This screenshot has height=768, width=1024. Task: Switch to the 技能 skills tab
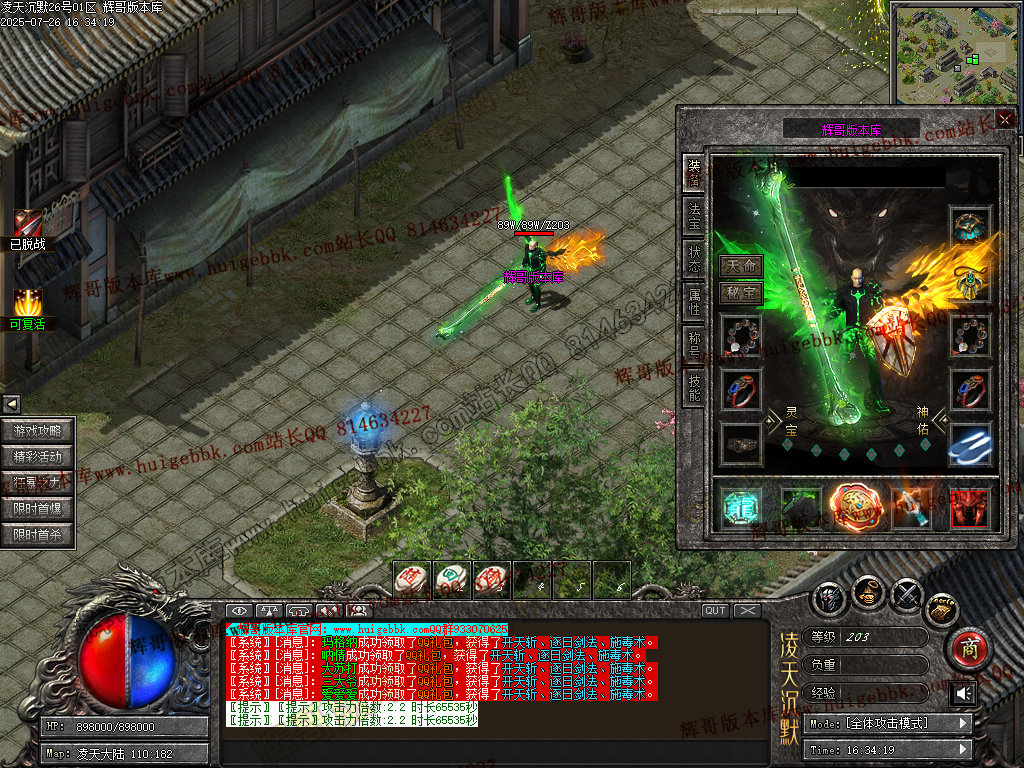(693, 385)
